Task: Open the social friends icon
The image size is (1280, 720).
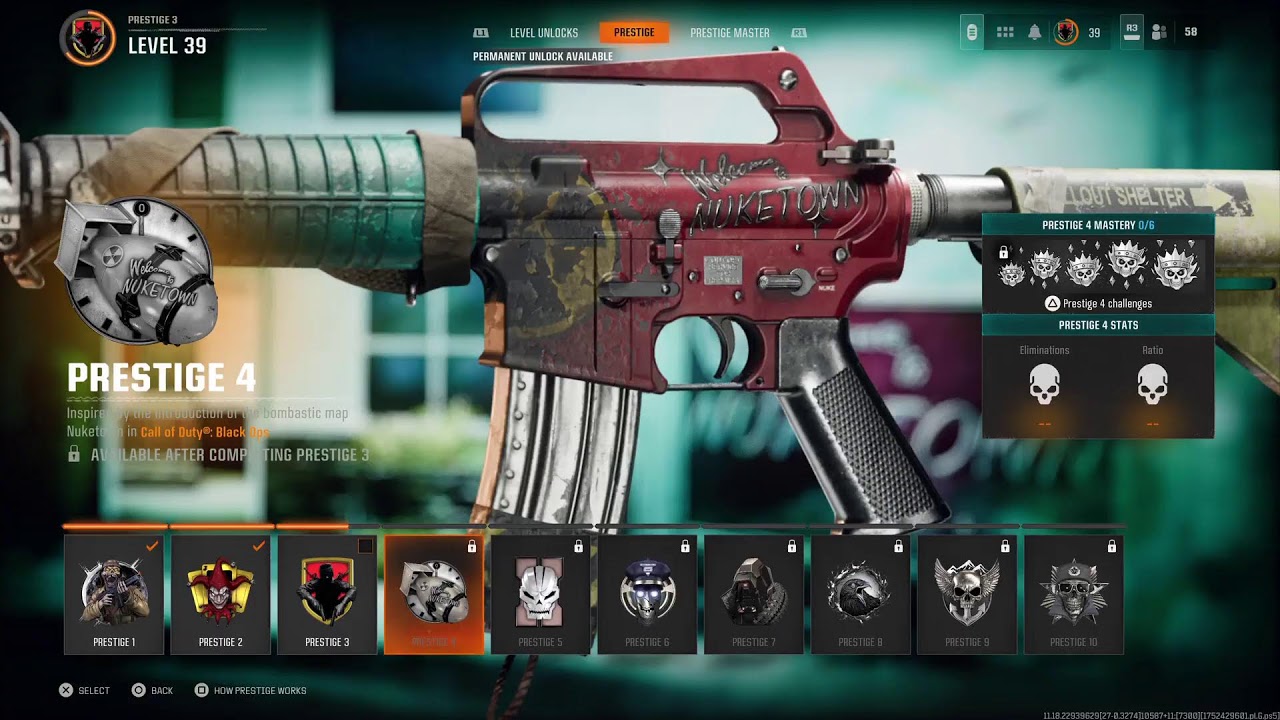Action: (x=1159, y=33)
